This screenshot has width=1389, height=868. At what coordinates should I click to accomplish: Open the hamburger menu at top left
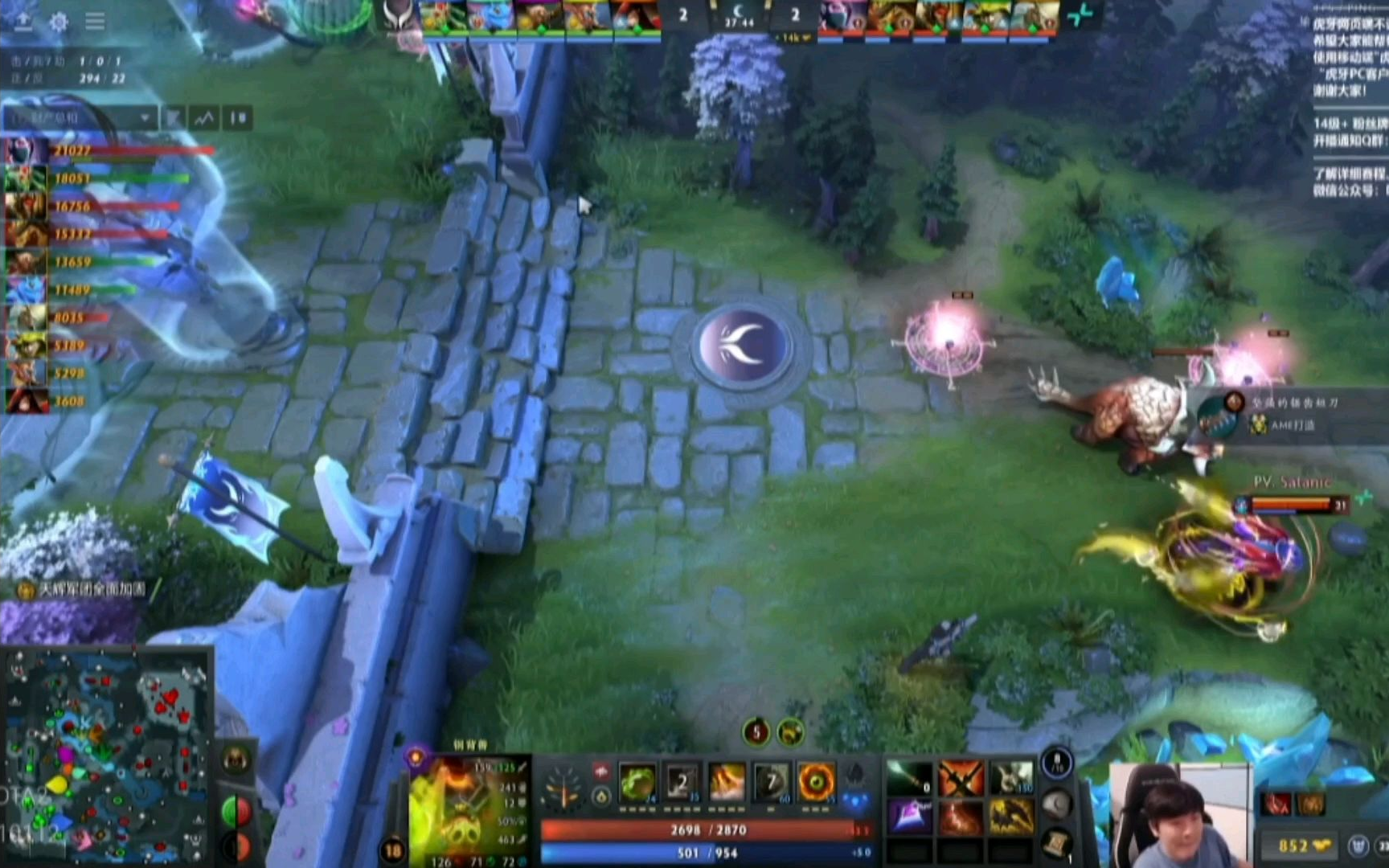pos(95,22)
